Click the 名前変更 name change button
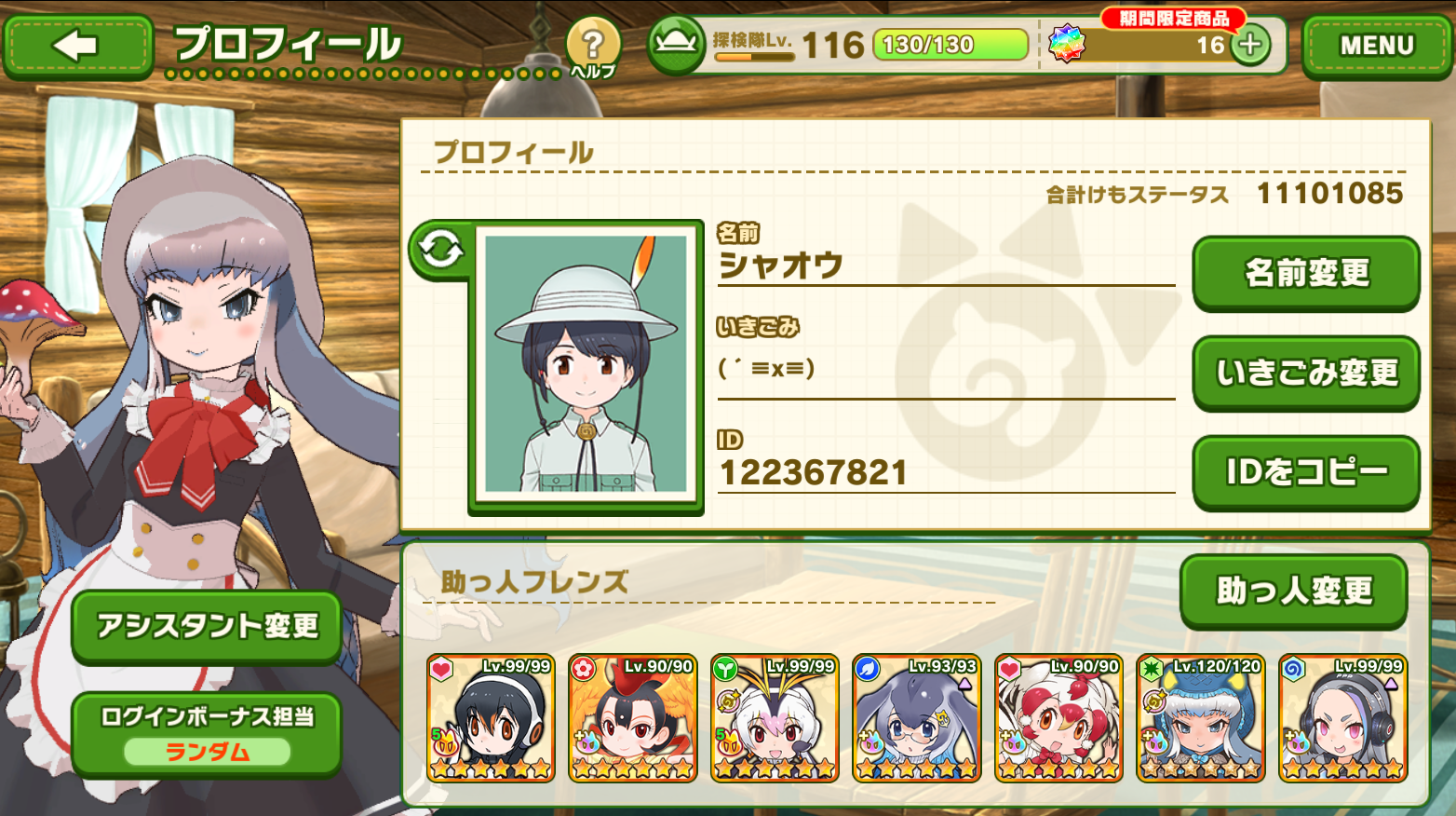 click(x=1305, y=273)
